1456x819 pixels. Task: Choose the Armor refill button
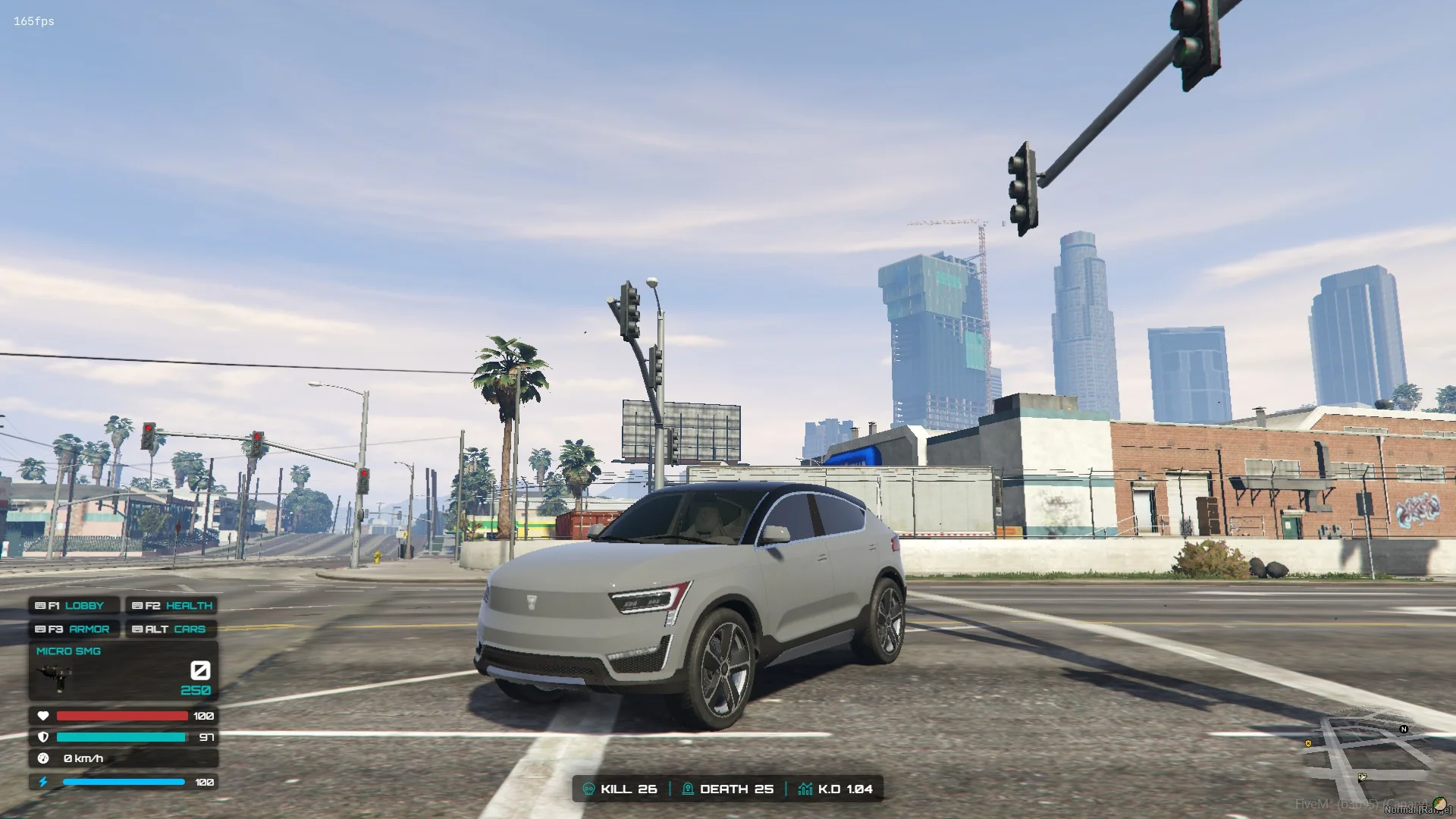point(74,629)
